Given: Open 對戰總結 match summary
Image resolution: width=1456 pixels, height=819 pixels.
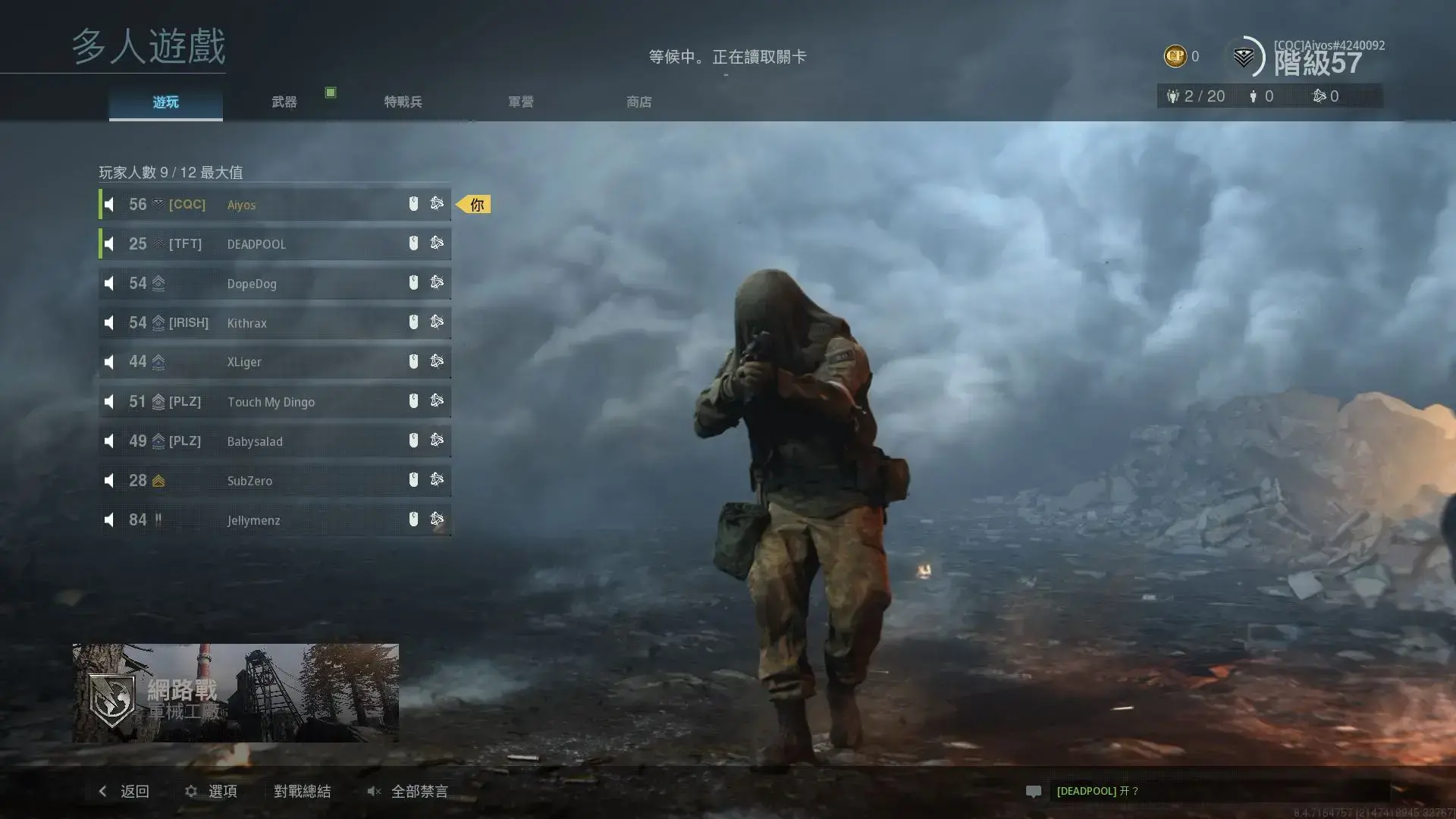Looking at the screenshot, I should pyautogui.click(x=303, y=791).
